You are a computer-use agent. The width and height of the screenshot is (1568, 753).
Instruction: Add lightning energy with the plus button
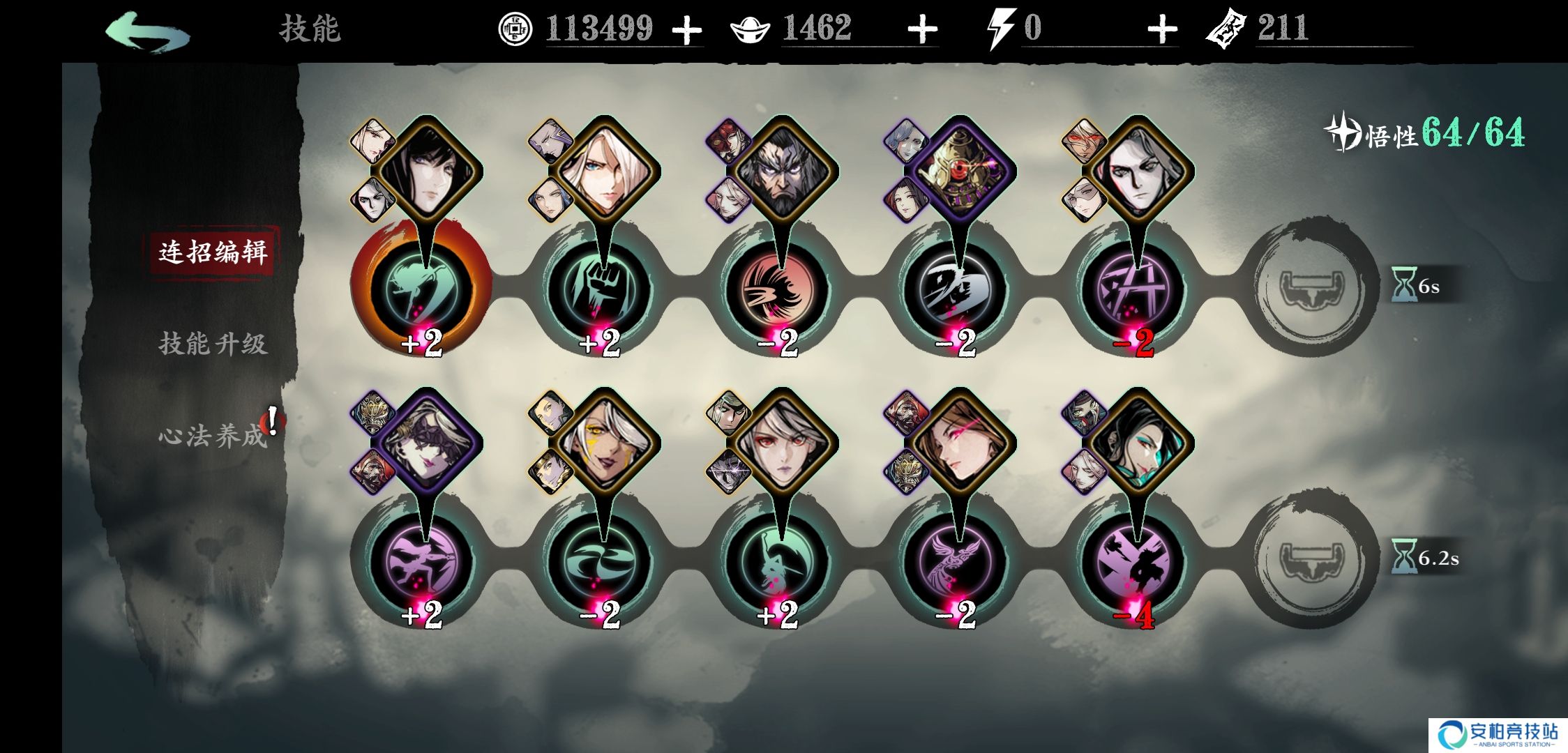point(1161,30)
